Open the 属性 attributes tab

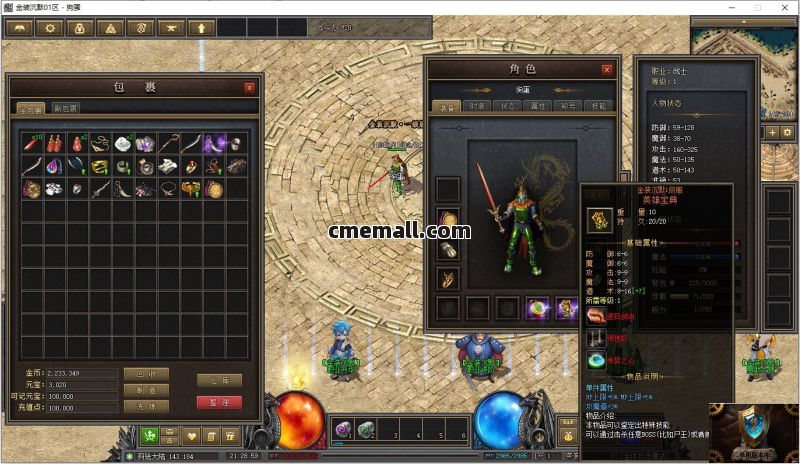538,106
